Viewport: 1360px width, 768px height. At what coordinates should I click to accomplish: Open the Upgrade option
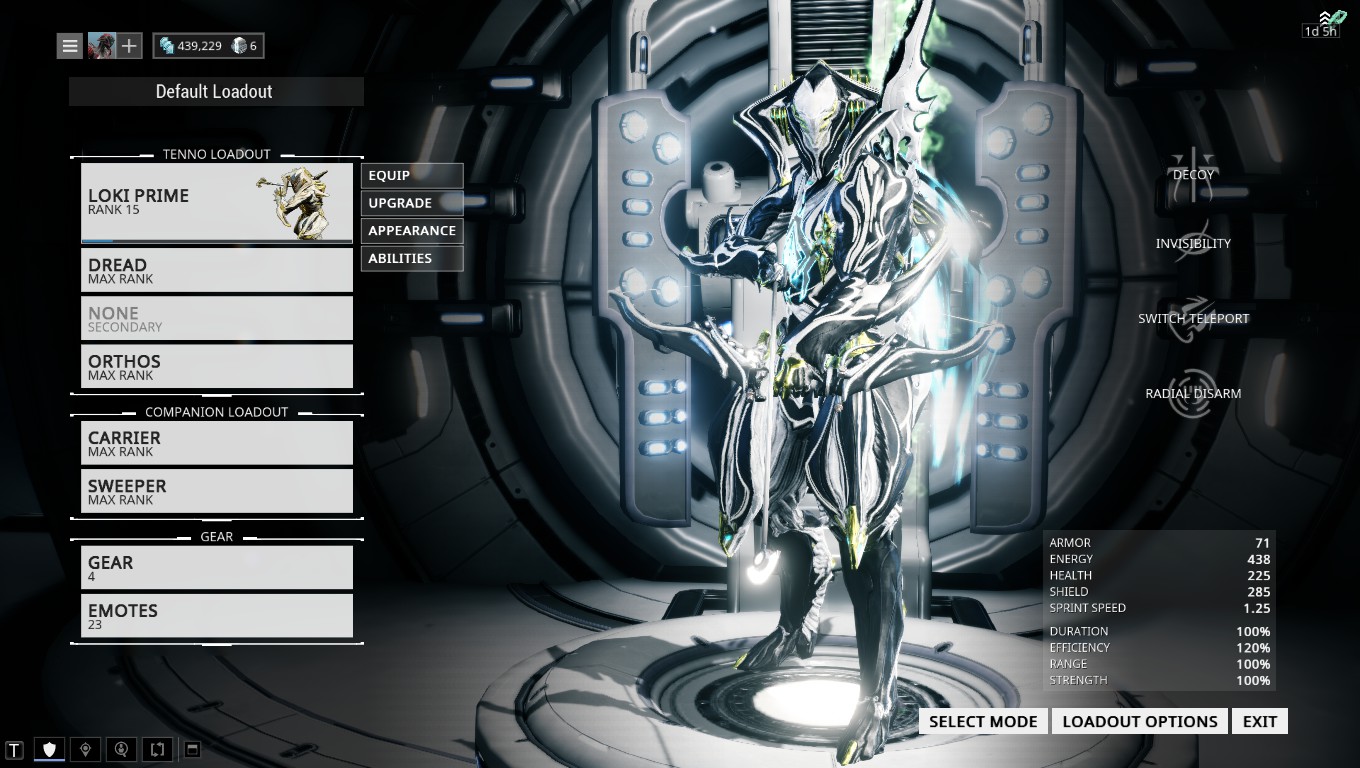click(411, 203)
